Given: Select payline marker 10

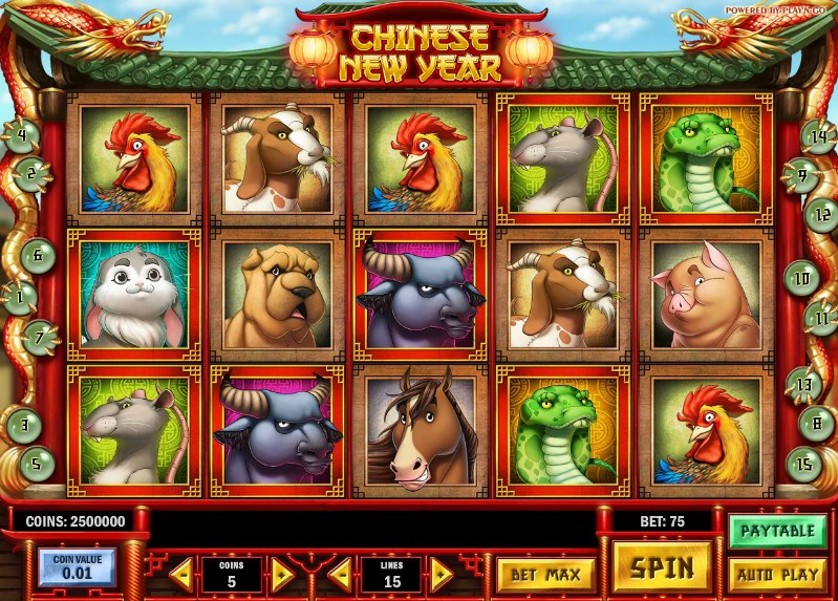Looking at the screenshot, I should coord(802,277).
